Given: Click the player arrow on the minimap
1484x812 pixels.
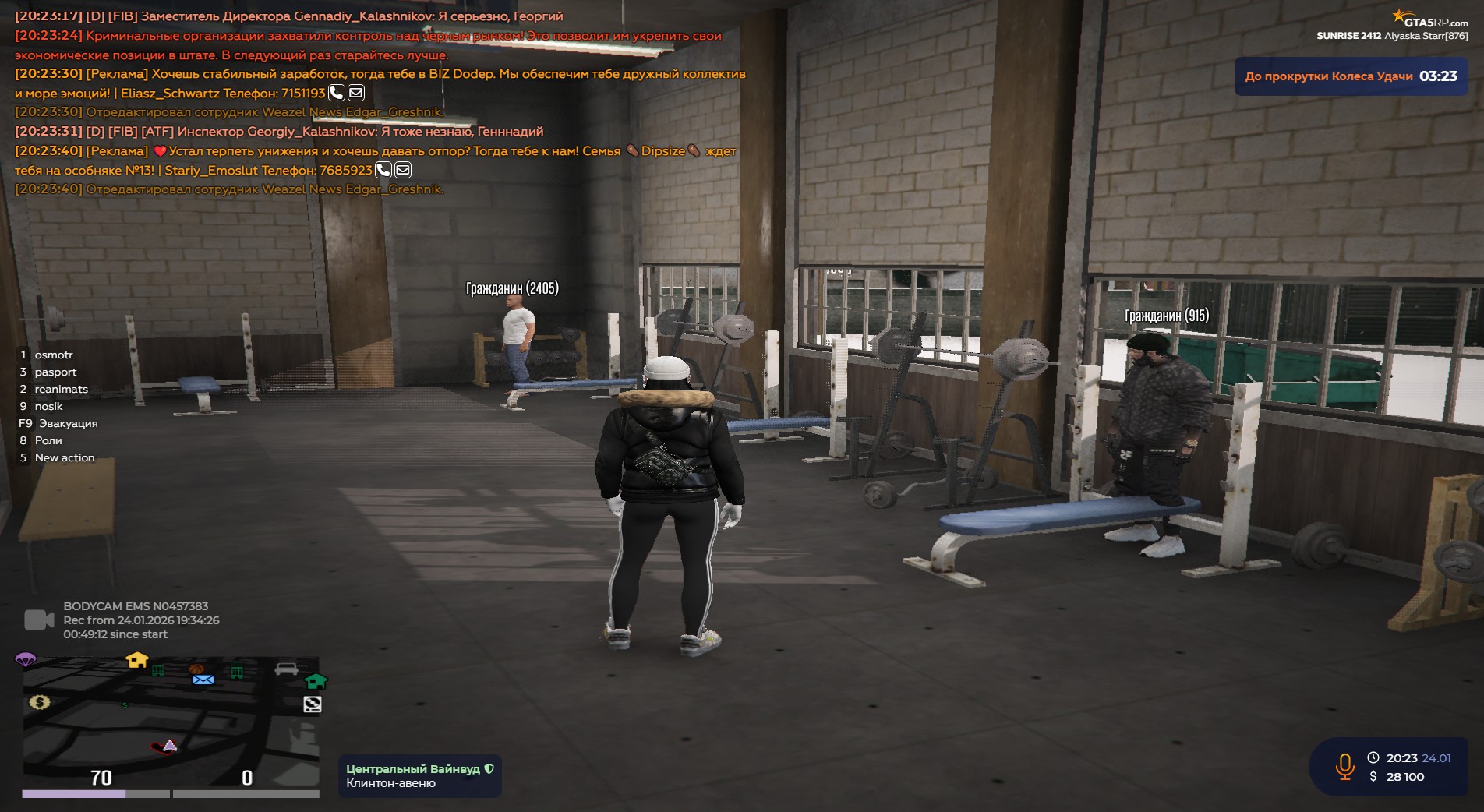Looking at the screenshot, I should [170, 746].
